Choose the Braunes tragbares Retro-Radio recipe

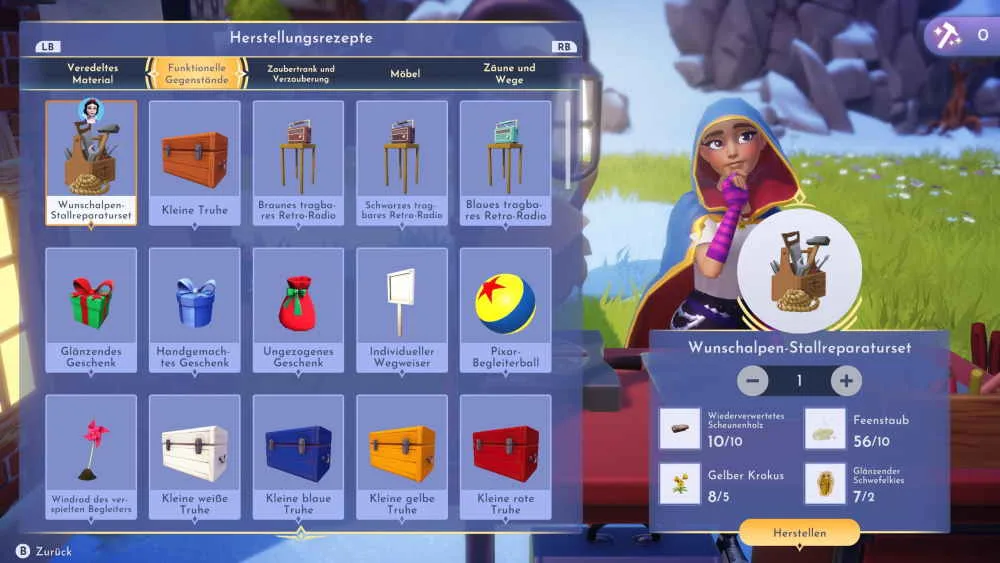pyautogui.click(x=298, y=163)
